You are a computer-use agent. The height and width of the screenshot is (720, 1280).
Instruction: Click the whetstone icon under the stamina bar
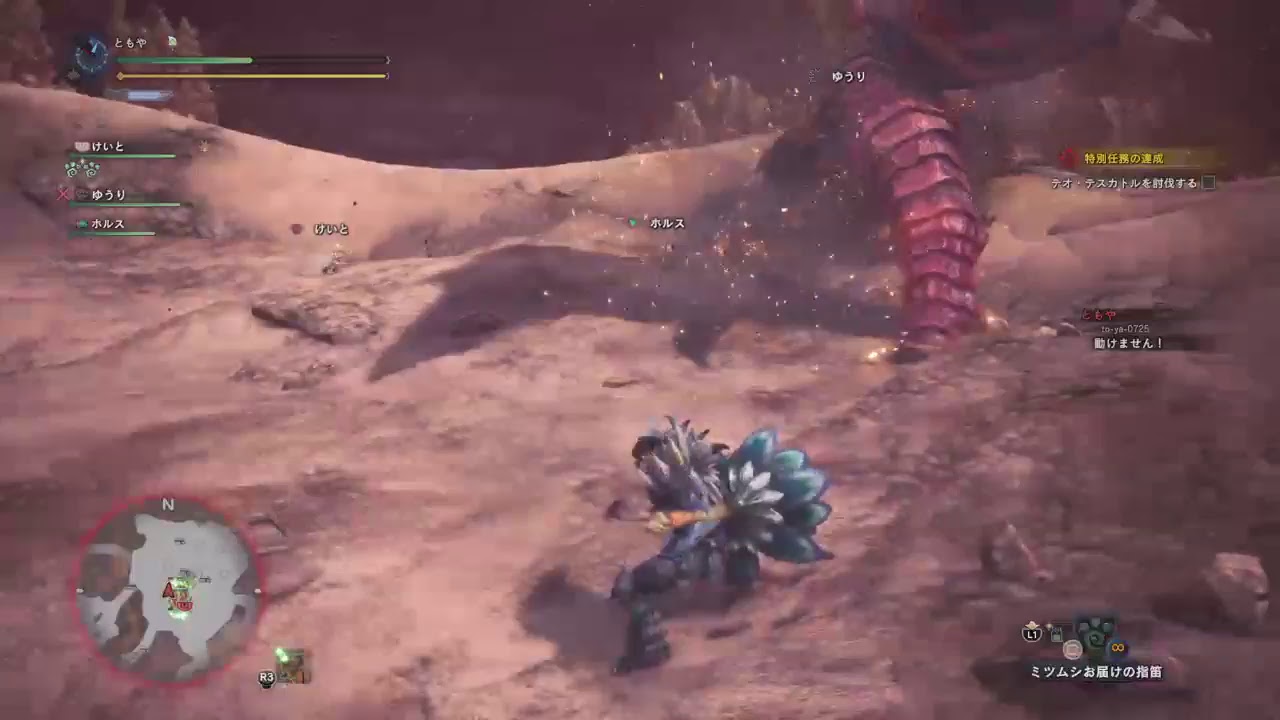tap(140, 95)
